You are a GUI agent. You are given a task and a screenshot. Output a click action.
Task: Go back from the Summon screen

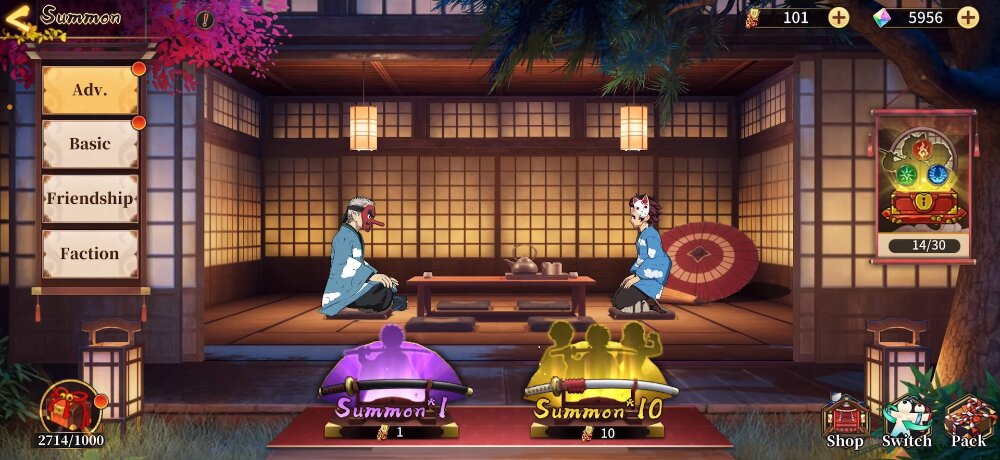coord(18,17)
